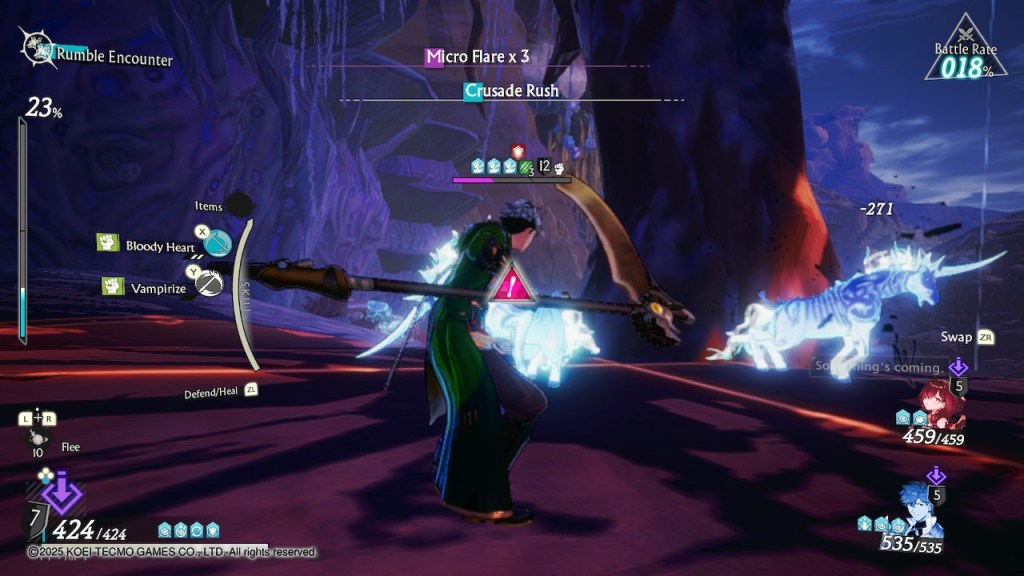Open the Items option
This screenshot has height=576, width=1024.
[x=209, y=206]
